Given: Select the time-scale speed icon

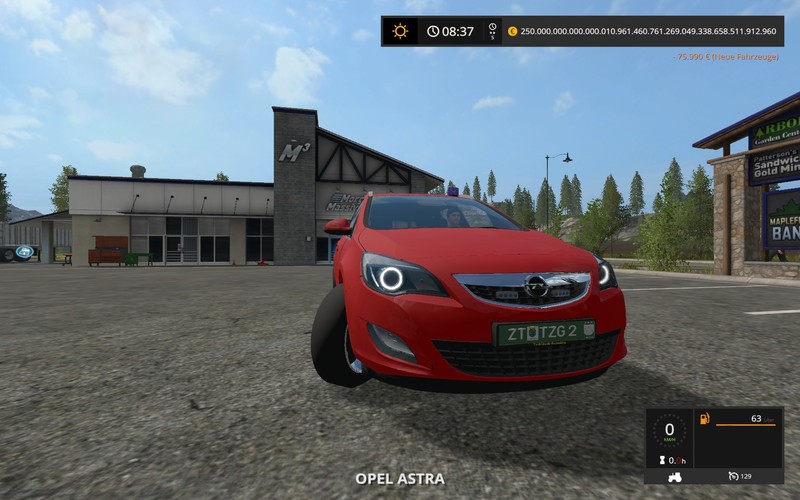Looking at the screenshot, I should (x=492, y=31).
